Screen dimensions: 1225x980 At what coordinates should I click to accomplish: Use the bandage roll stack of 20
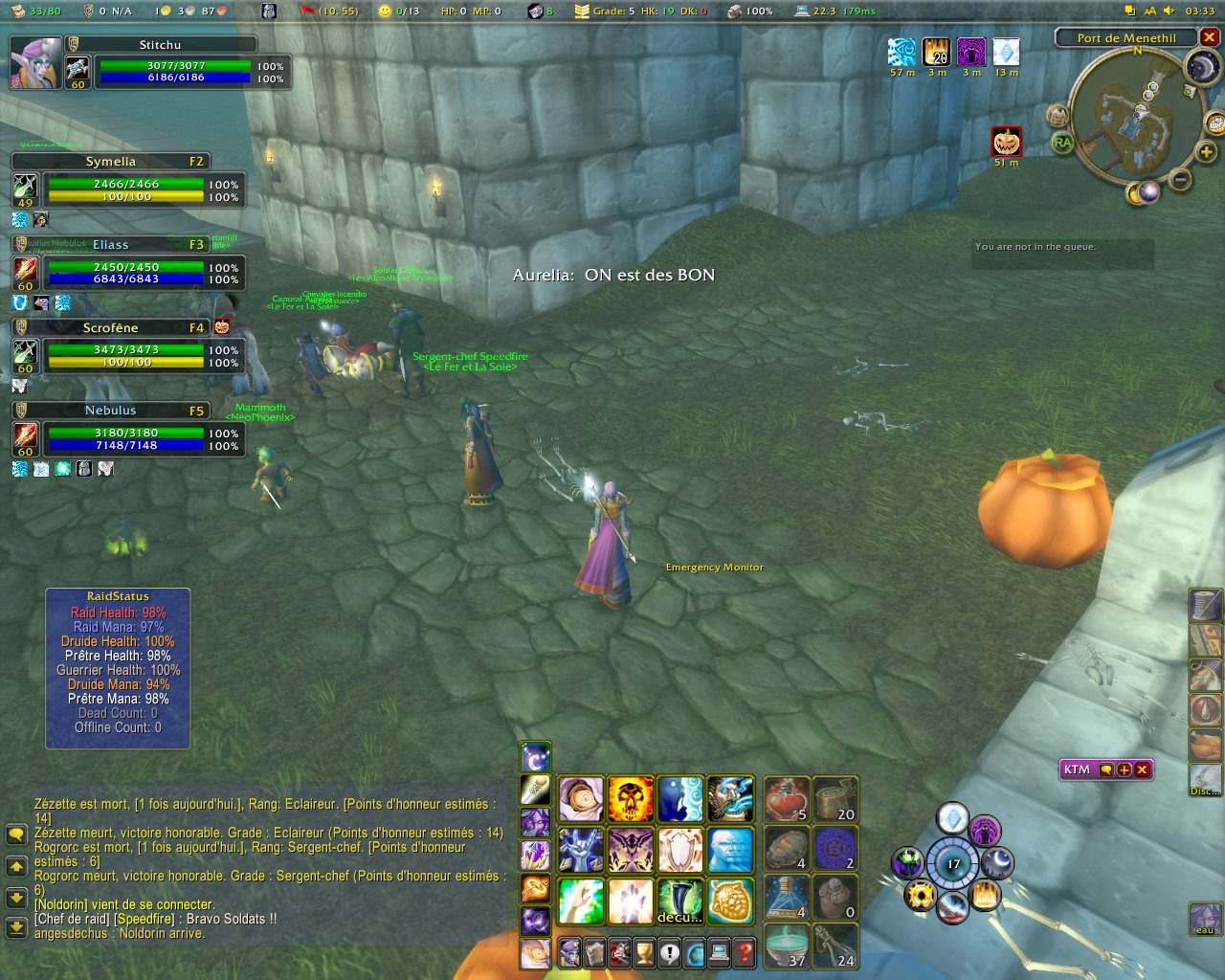pos(835,800)
